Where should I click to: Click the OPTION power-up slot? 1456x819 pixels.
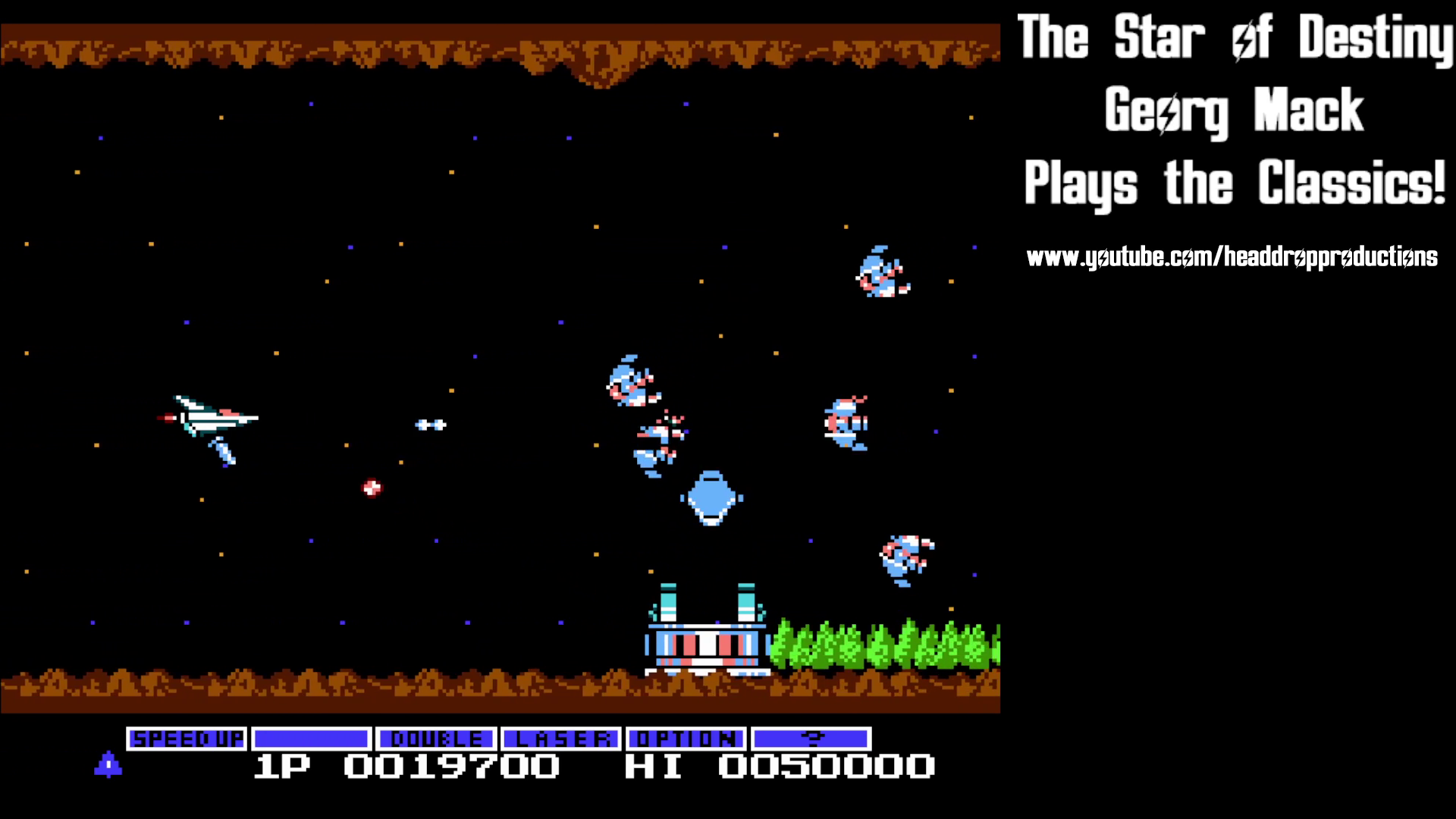[x=686, y=738]
